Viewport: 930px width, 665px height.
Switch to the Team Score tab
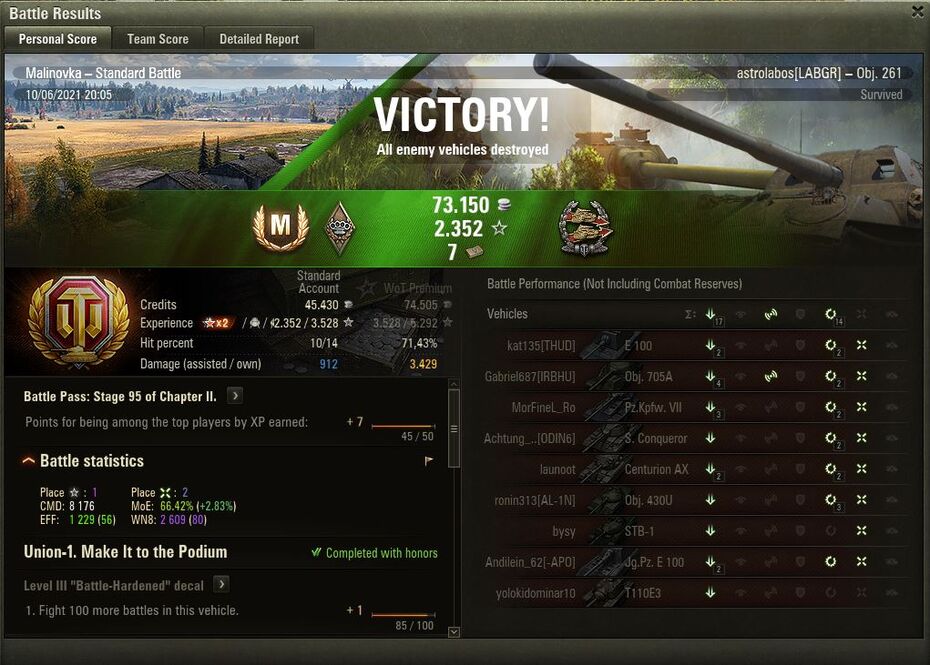click(x=157, y=39)
